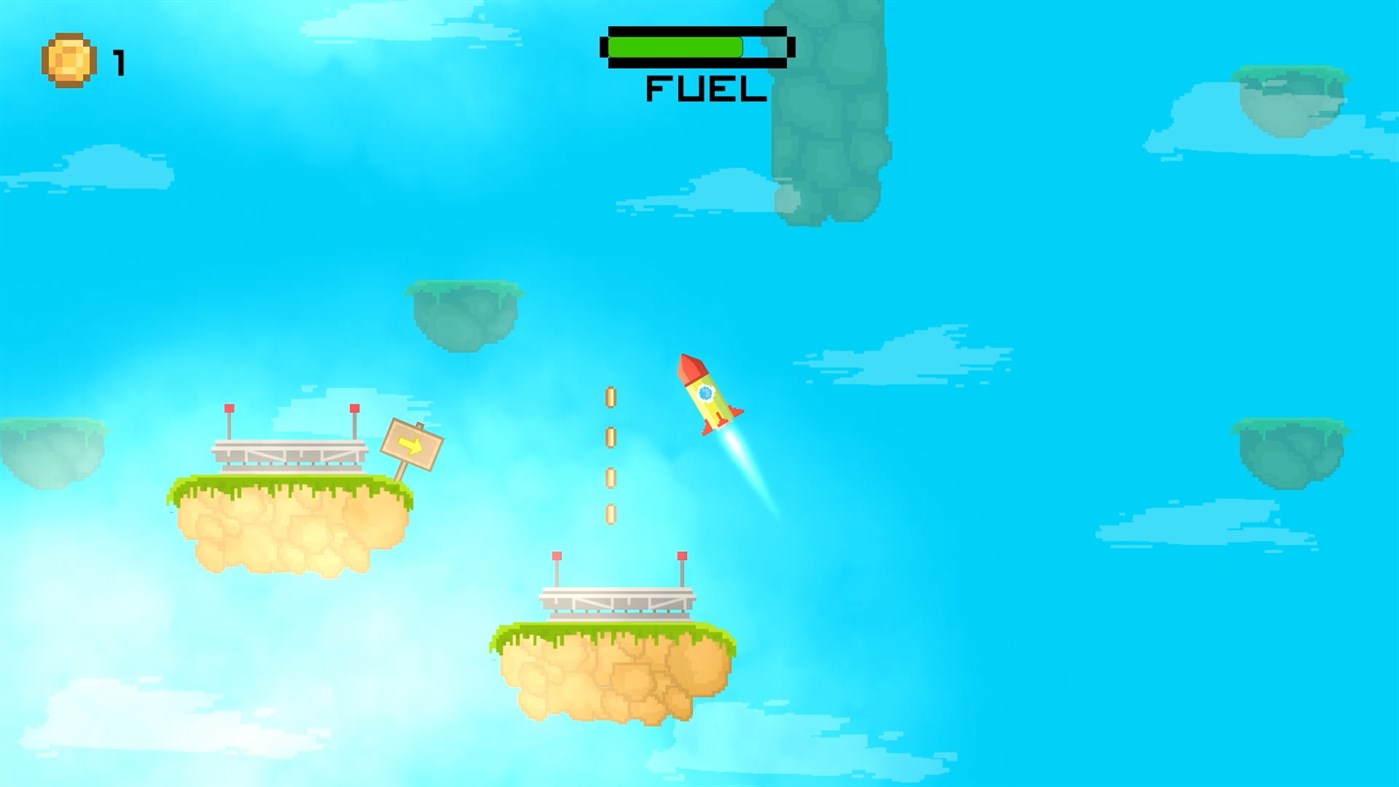
Task: Click the floating island on the right edge
Action: point(1290,450)
